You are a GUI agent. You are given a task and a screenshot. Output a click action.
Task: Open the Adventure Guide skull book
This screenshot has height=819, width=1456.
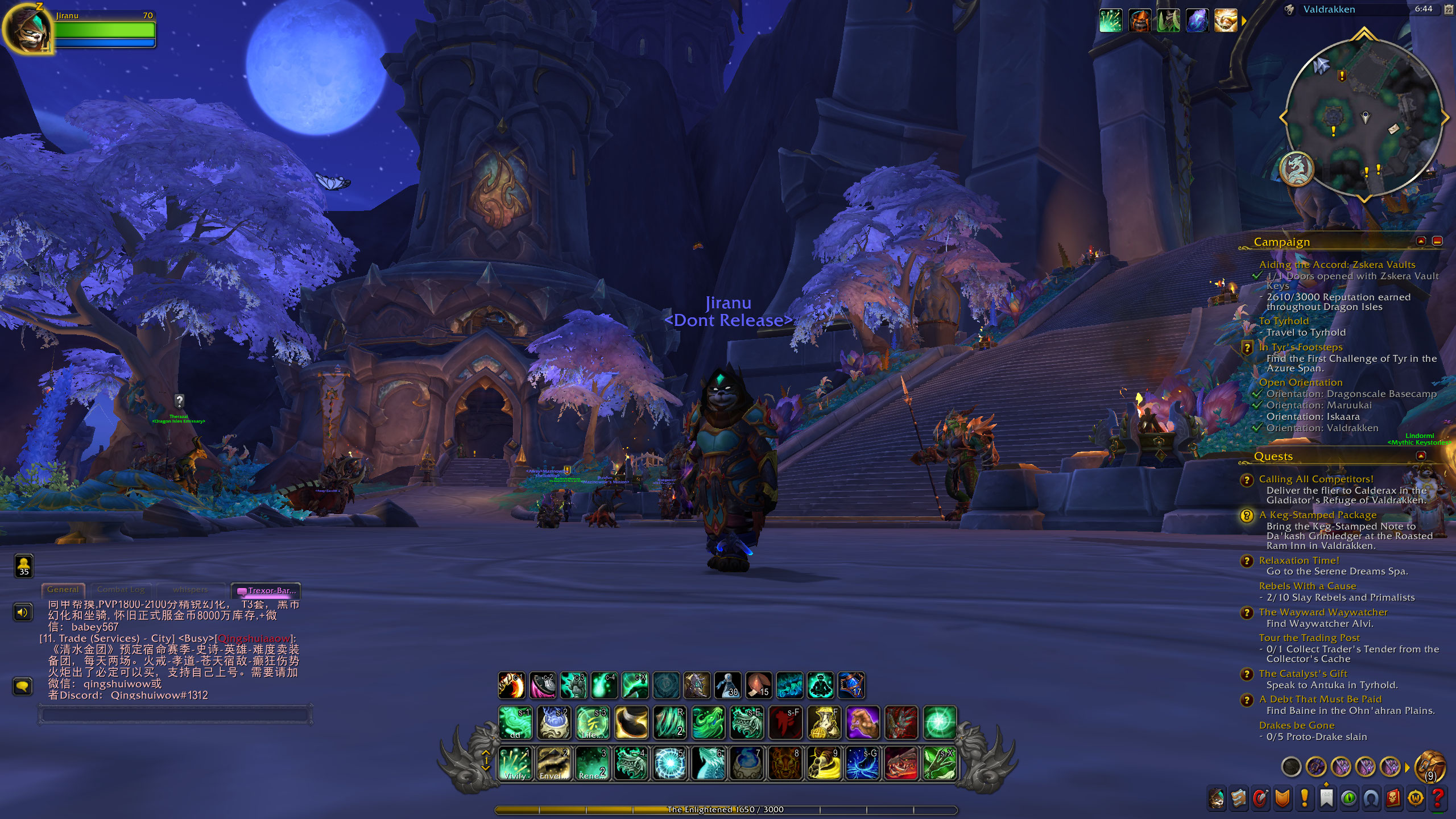coord(1393,798)
